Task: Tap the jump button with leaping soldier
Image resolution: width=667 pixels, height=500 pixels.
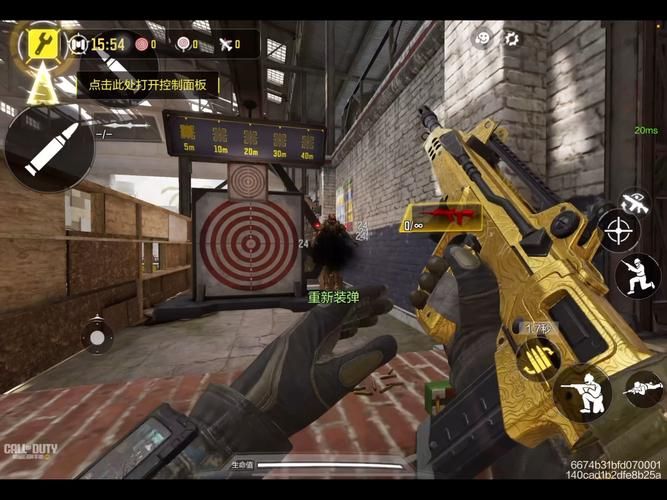Action: pos(637,276)
